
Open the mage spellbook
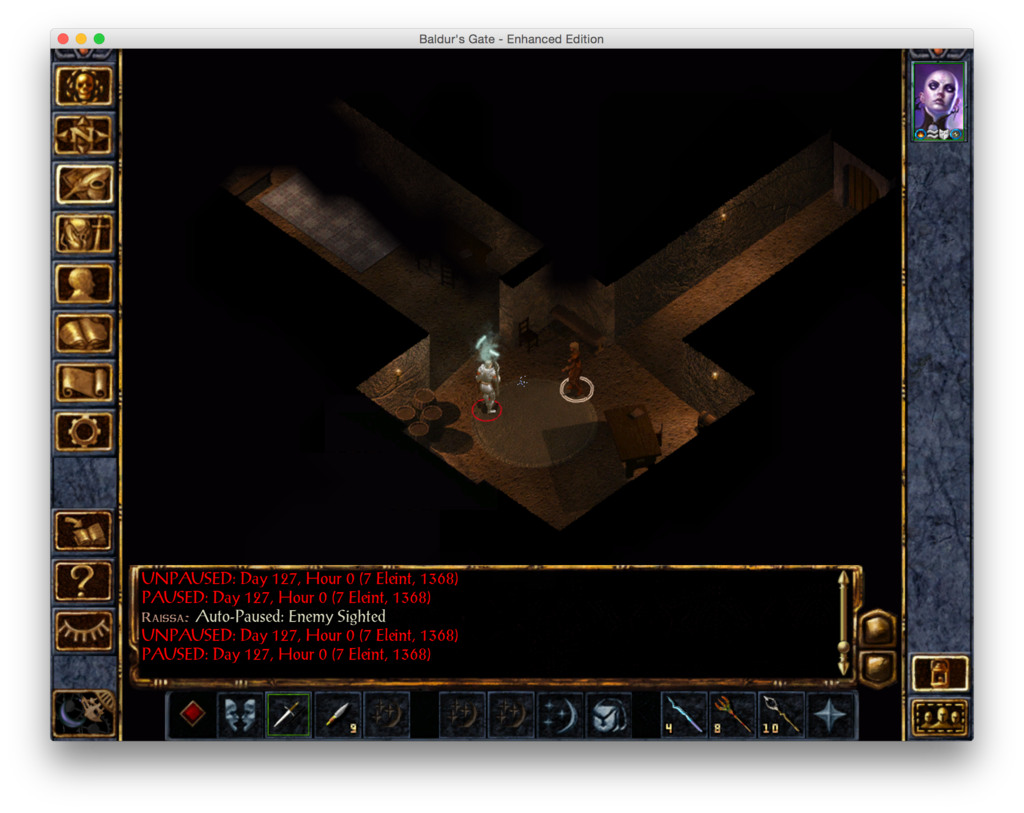click(84, 333)
